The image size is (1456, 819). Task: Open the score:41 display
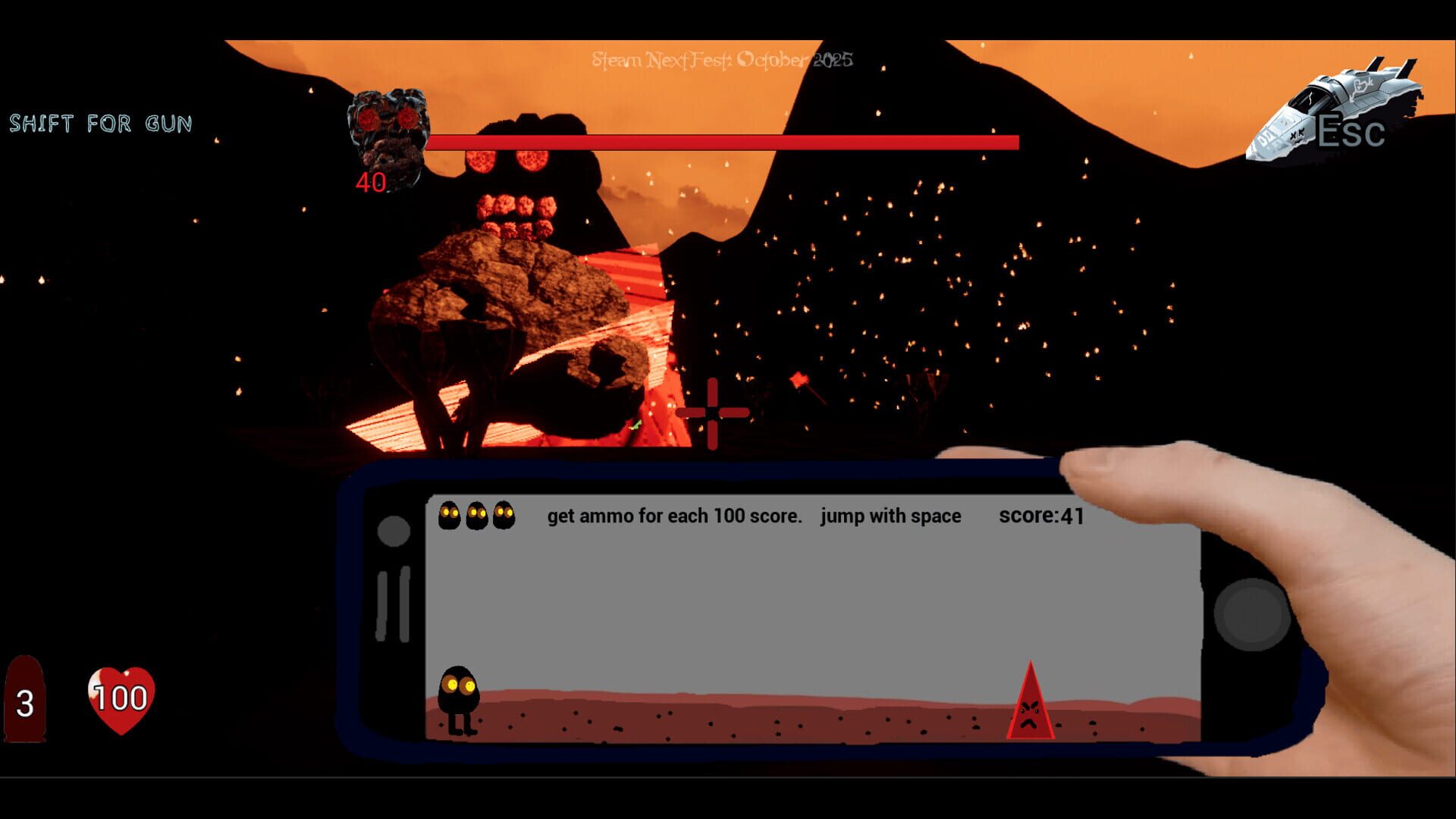click(1040, 515)
